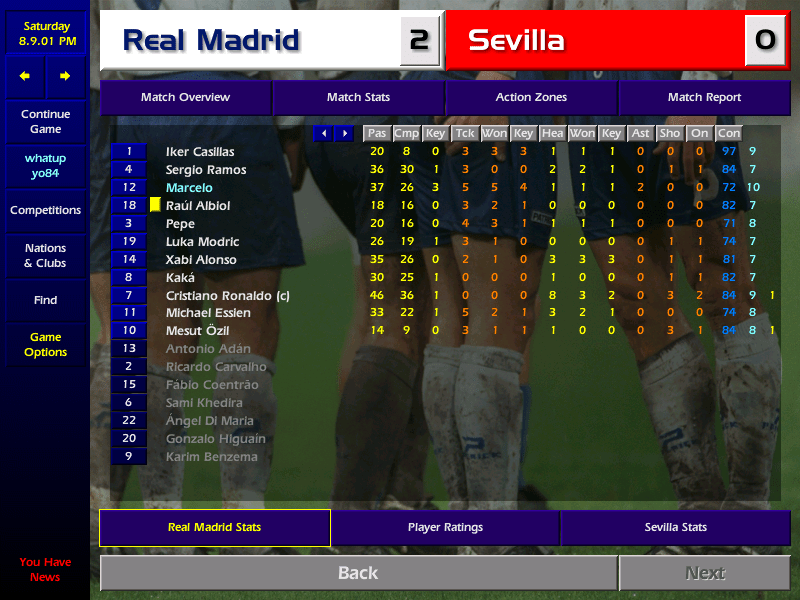Select the Real Madrid Stats tab
This screenshot has height=600, width=800.
click(x=215, y=528)
